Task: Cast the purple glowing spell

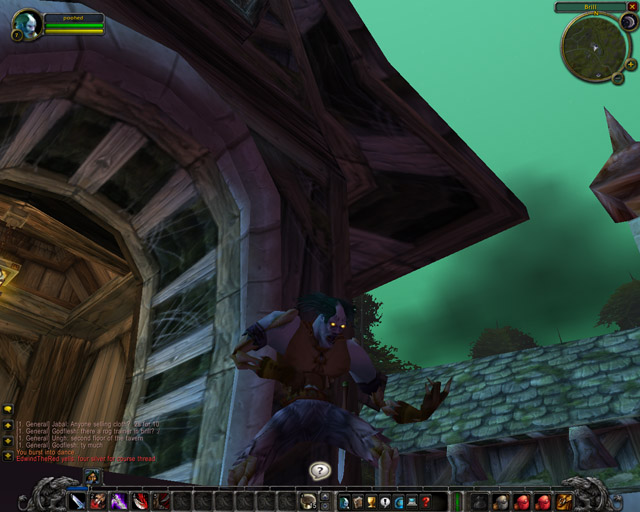Action: (x=119, y=501)
